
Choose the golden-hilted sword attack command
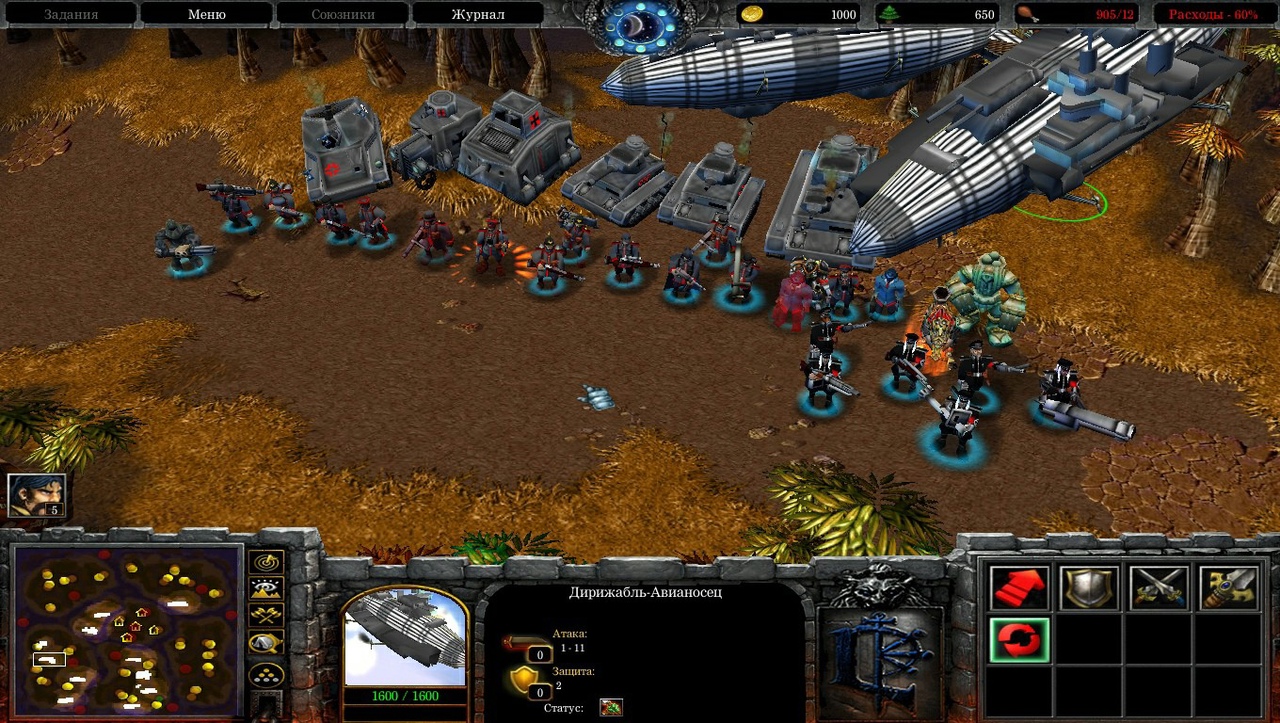pyautogui.click(x=1229, y=587)
